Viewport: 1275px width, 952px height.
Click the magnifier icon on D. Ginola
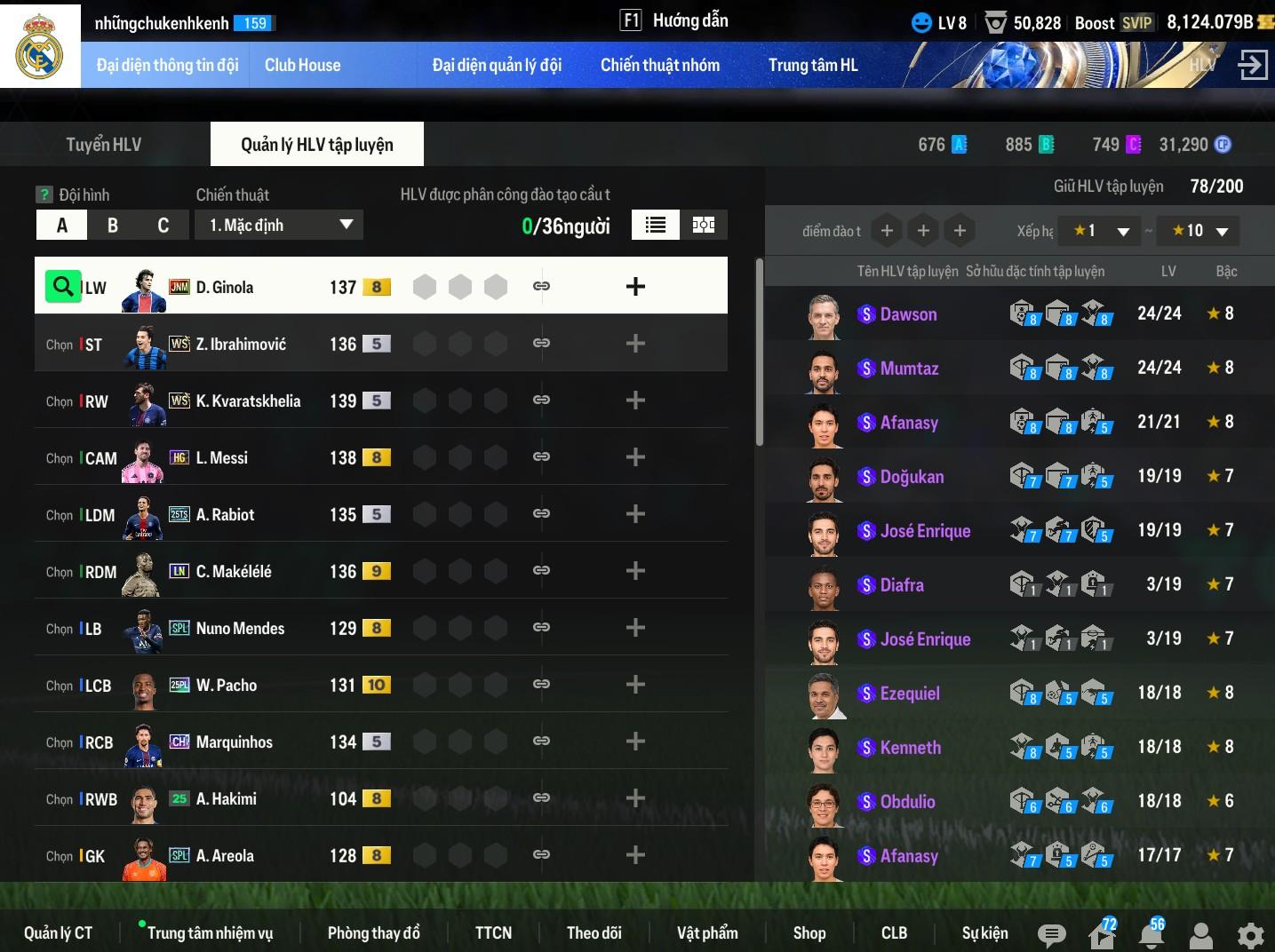click(x=62, y=286)
